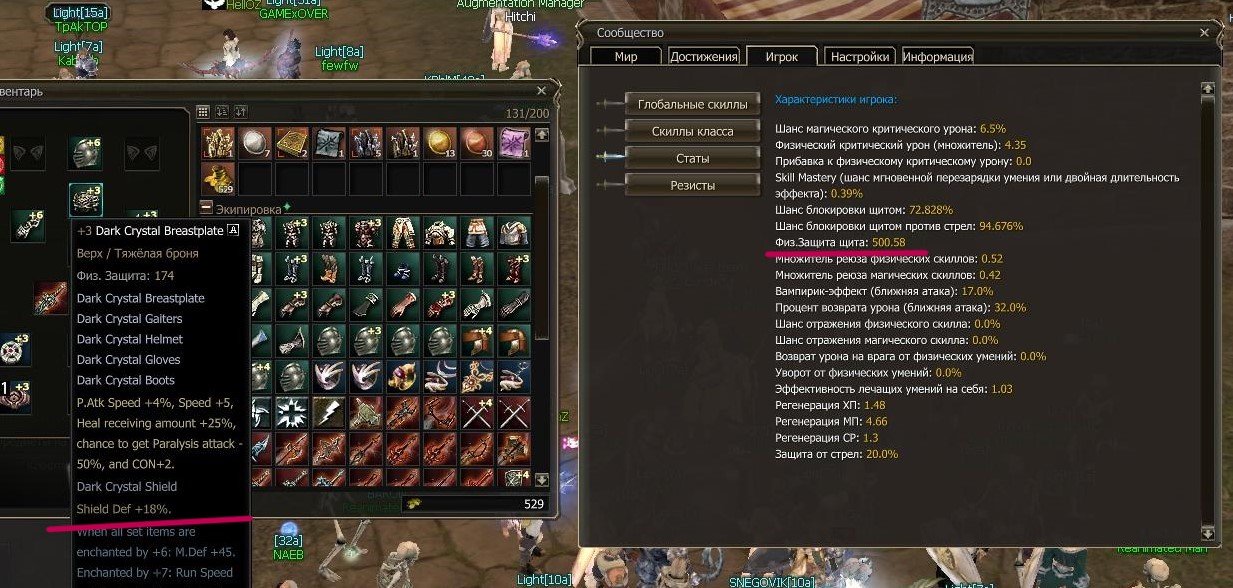1233x588 pixels.
Task: Select the equipped +6 helmet slot
Action: pyautogui.click(x=85, y=153)
